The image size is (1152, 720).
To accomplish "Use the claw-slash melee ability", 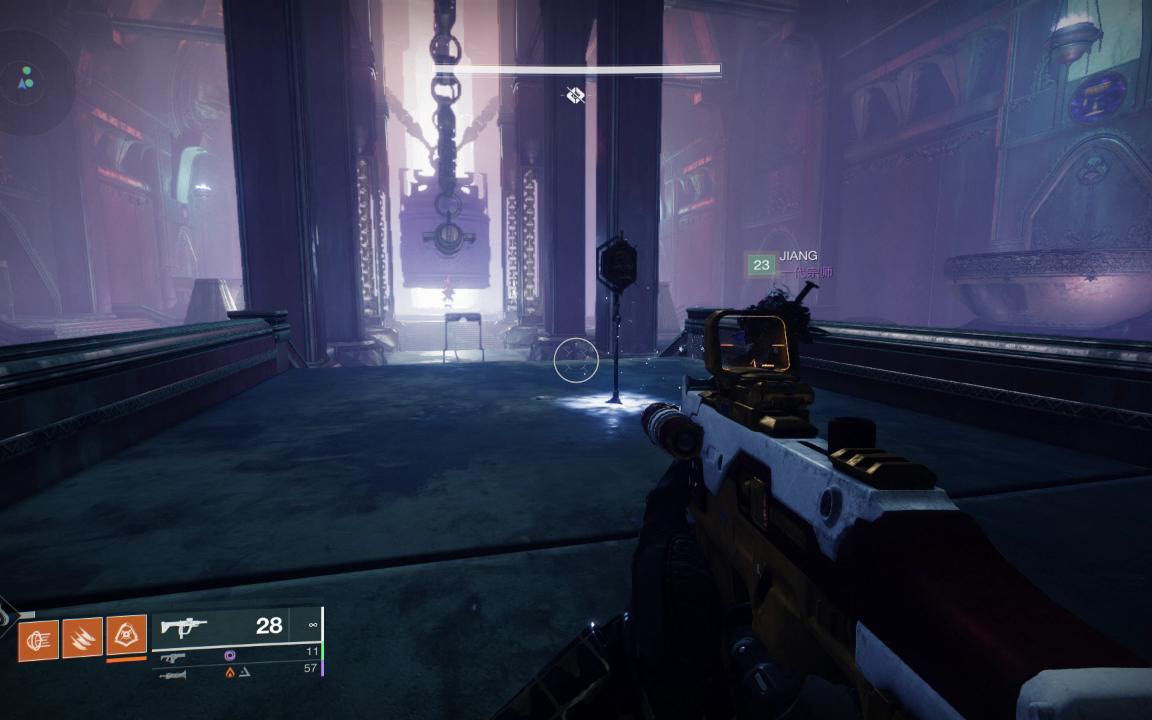I will (82, 637).
